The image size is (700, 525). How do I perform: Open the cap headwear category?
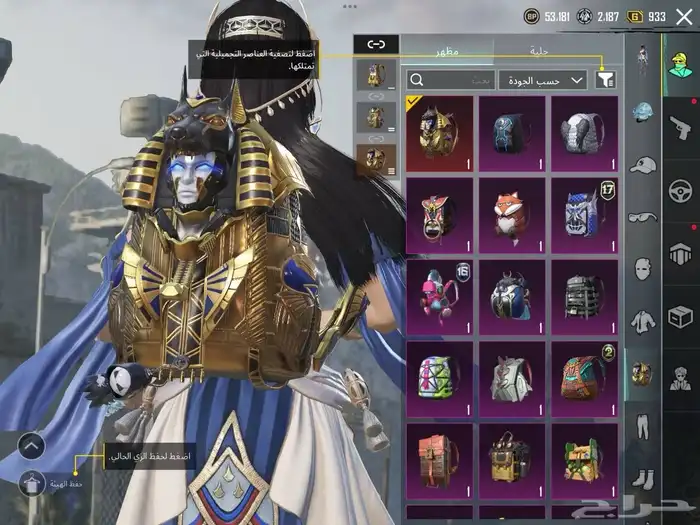pyautogui.click(x=642, y=164)
